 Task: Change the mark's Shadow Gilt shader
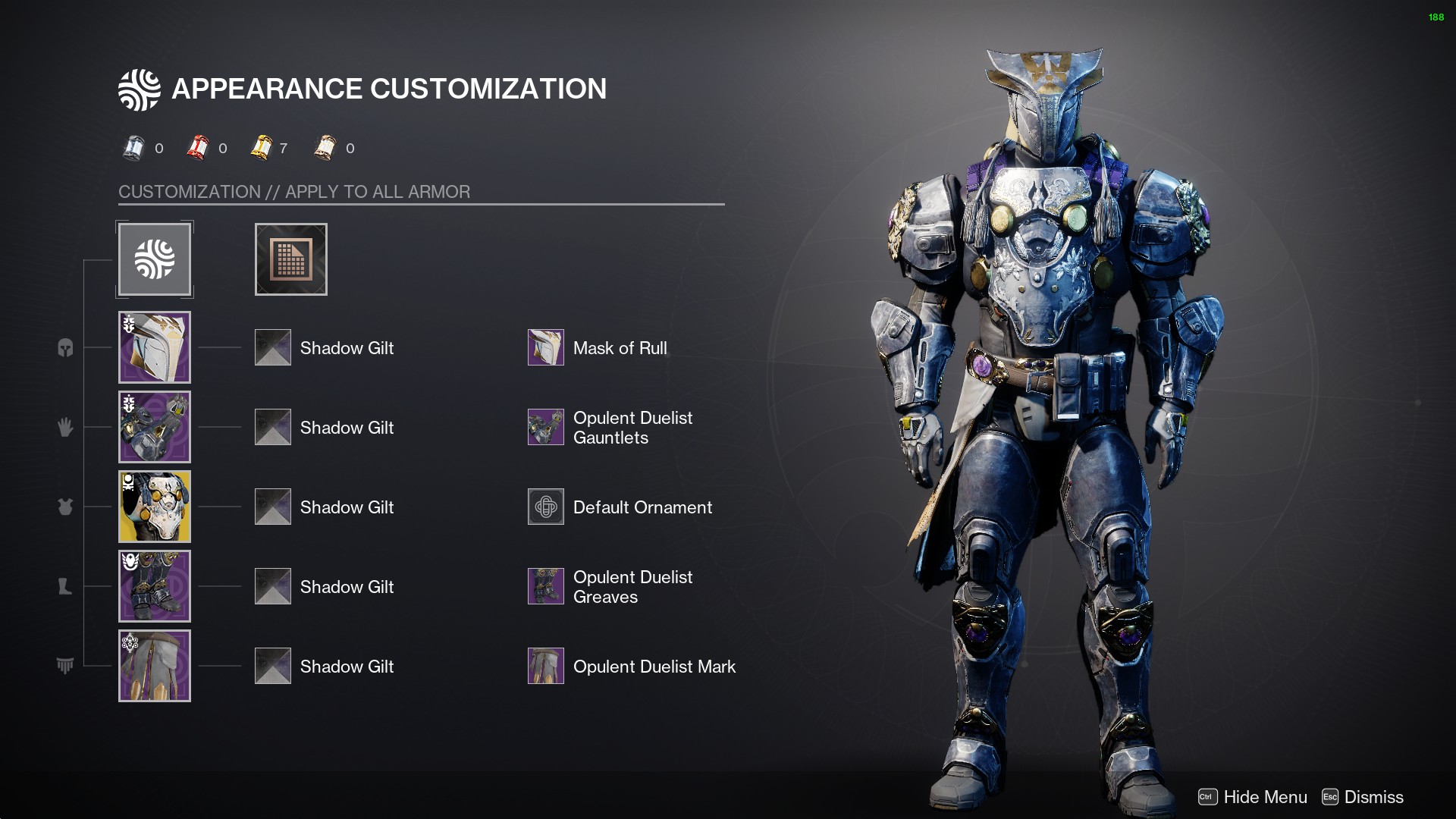[273, 666]
